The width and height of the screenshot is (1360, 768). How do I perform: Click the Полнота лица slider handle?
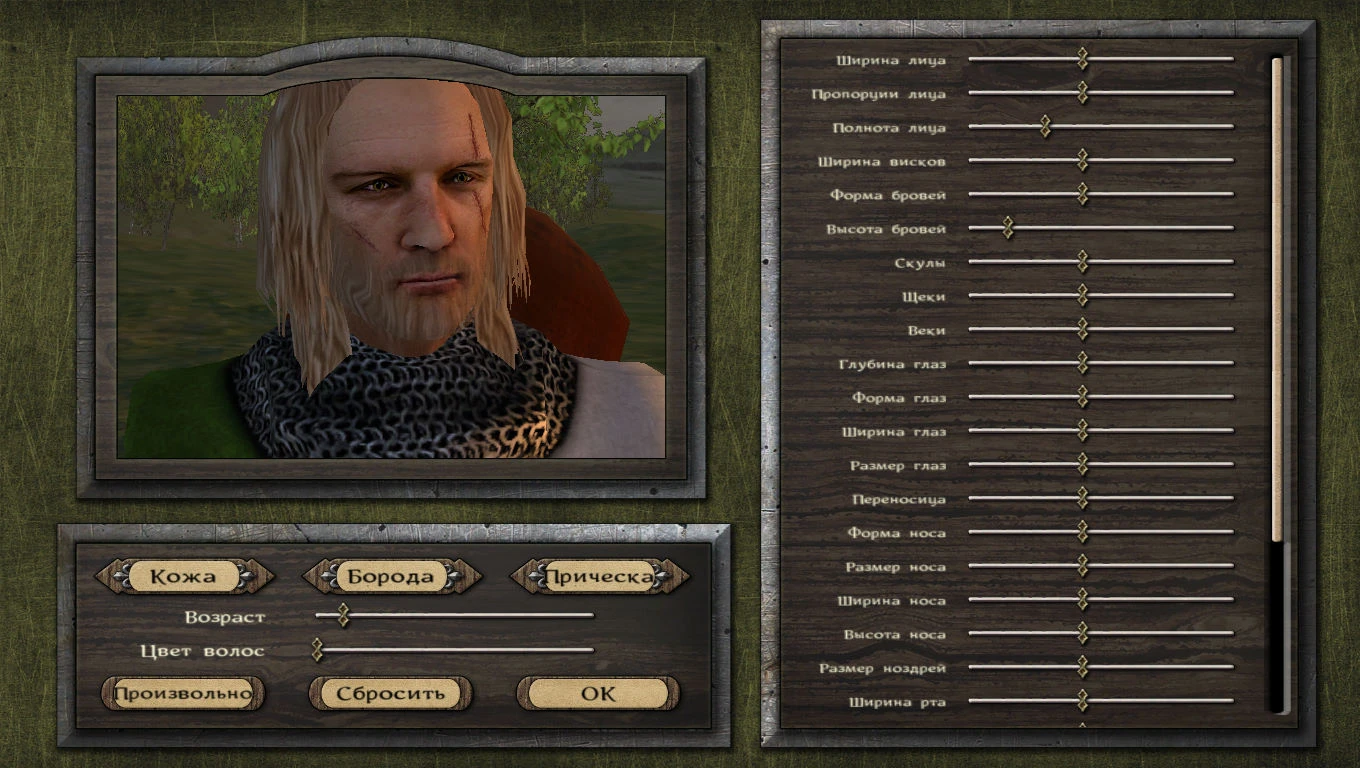pyautogui.click(x=1046, y=127)
